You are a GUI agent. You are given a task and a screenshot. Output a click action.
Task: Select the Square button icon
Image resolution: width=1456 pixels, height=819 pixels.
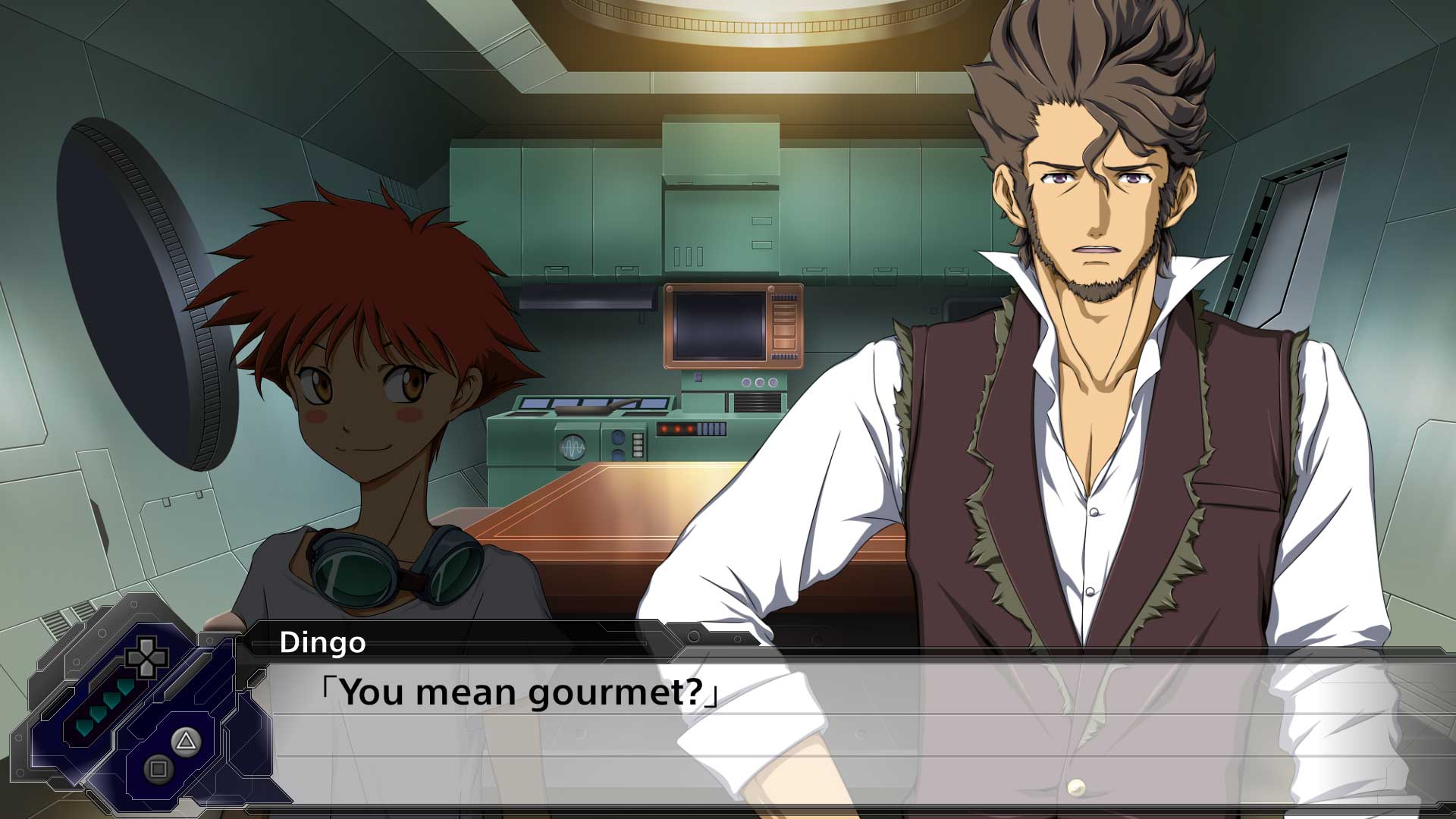[x=157, y=767]
